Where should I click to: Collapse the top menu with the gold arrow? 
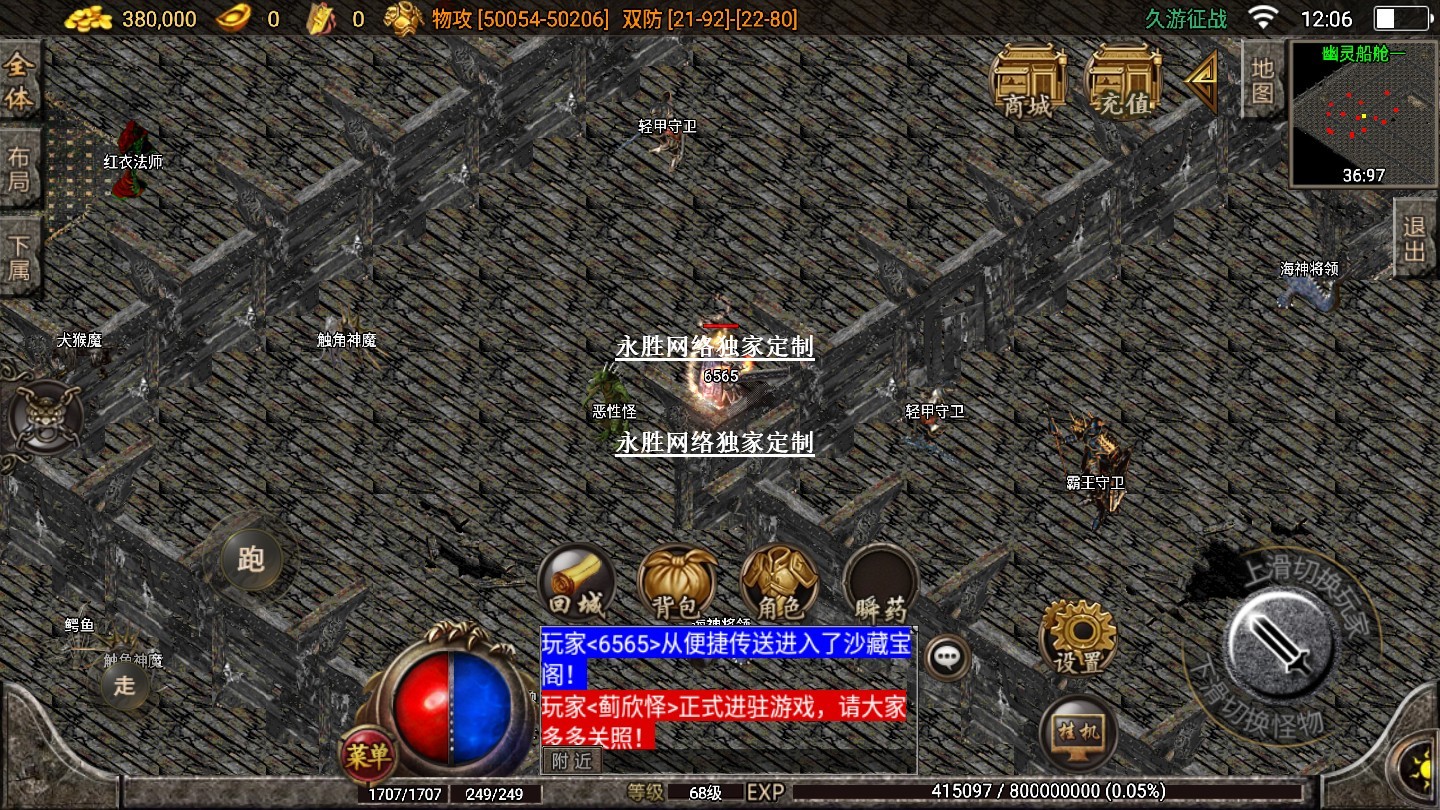click(1203, 82)
